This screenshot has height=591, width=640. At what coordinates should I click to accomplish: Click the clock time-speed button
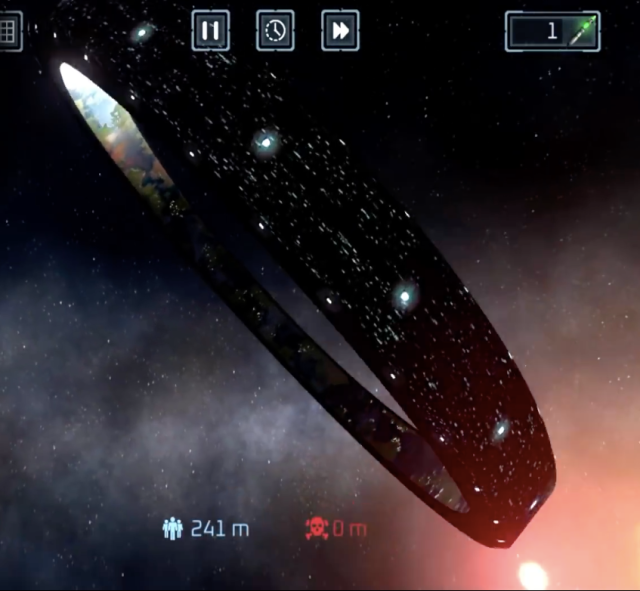tap(275, 31)
